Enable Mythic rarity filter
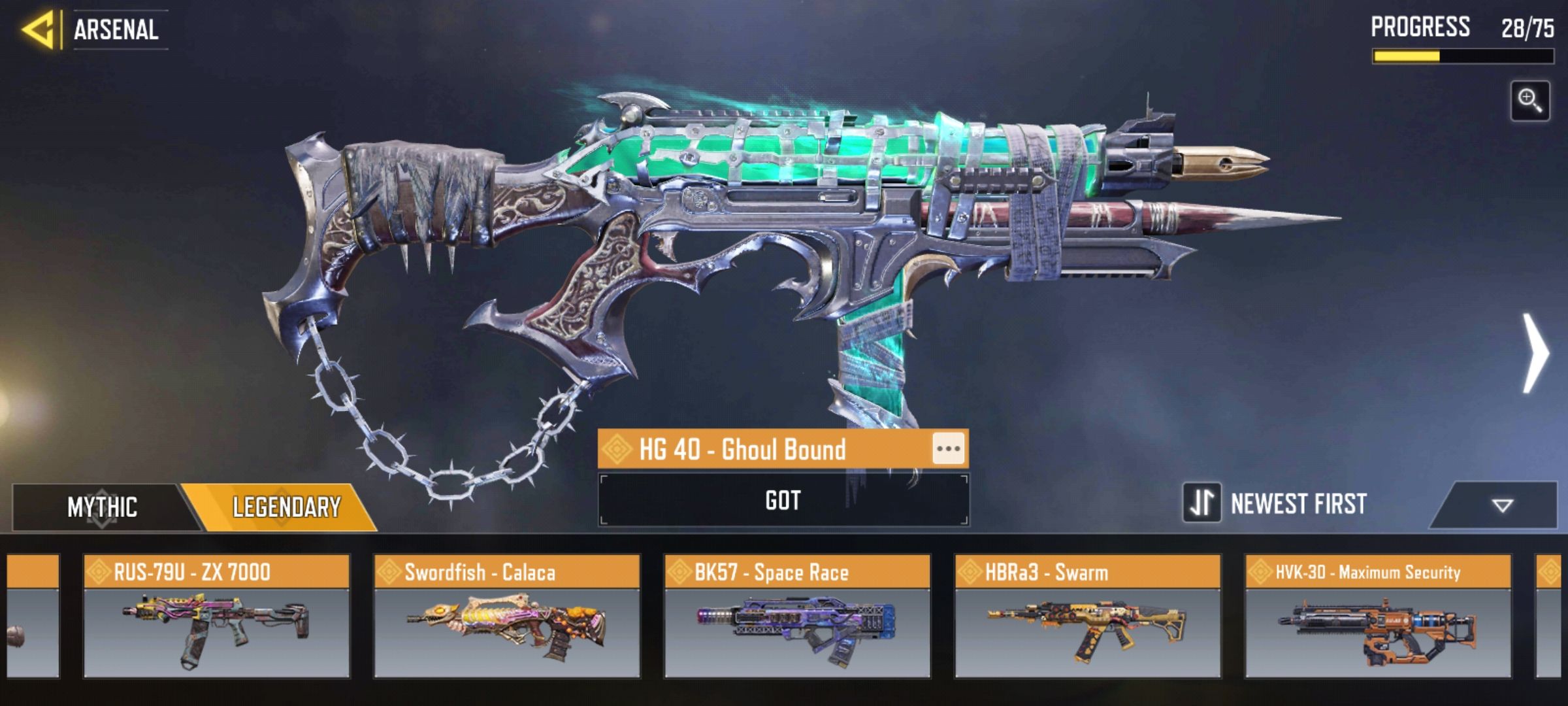 click(101, 505)
